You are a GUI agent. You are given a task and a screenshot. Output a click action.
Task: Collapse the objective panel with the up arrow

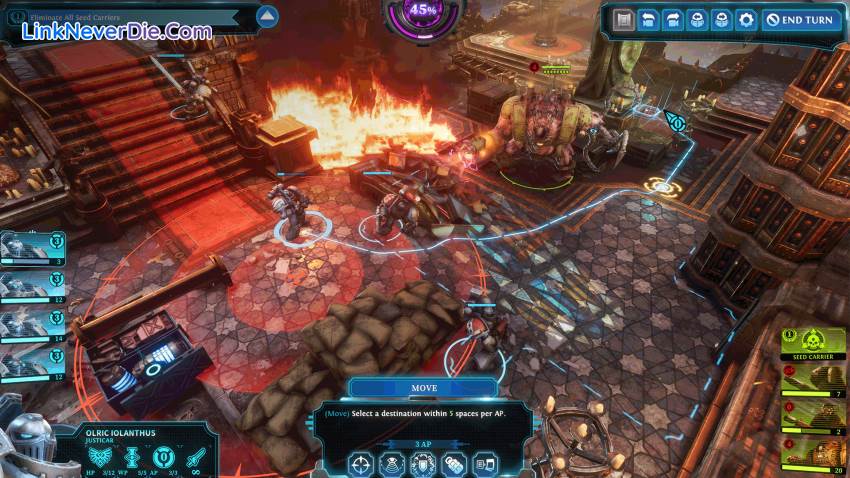(x=266, y=16)
